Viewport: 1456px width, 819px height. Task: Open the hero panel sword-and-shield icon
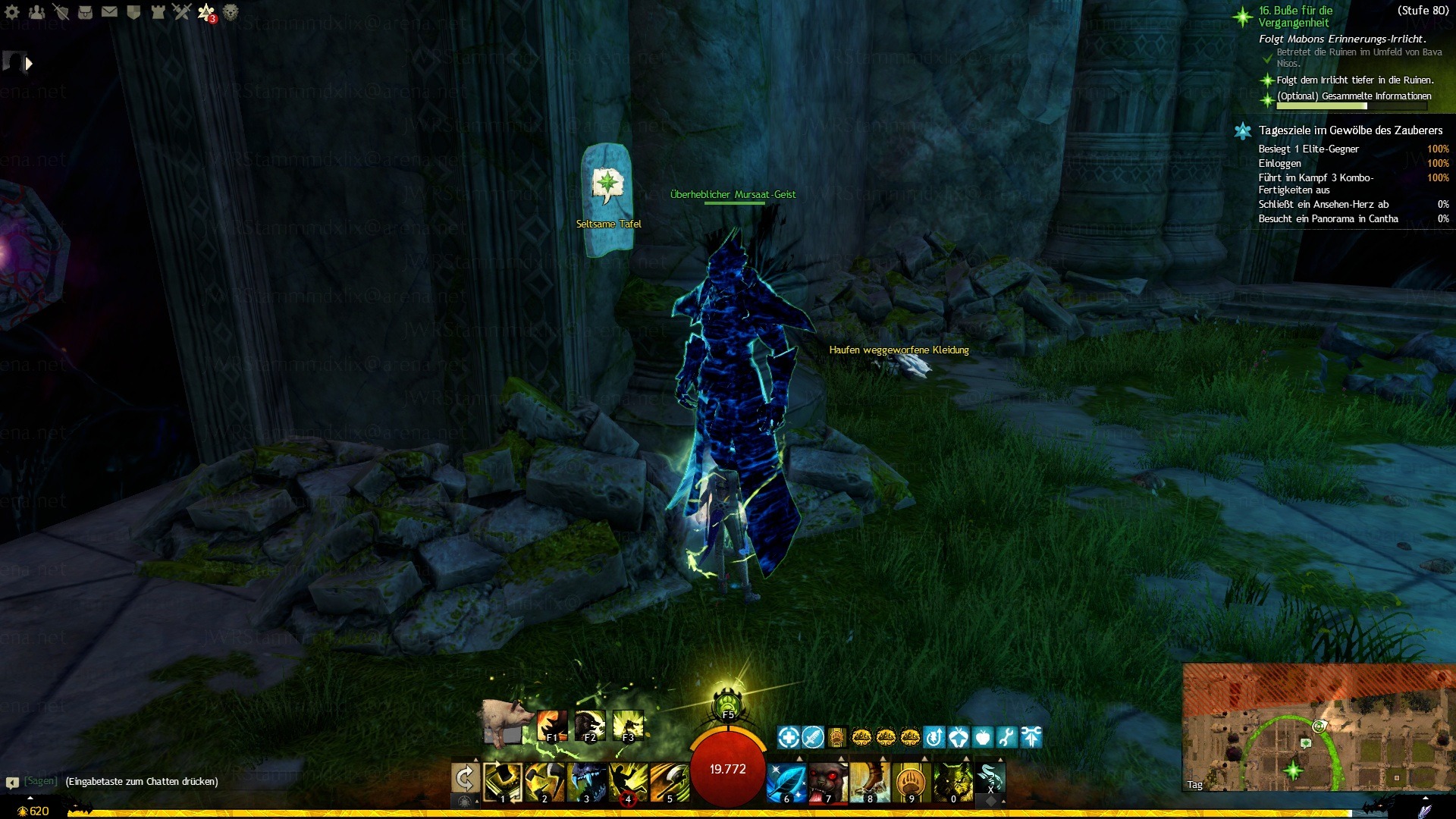[x=61, y=12]
